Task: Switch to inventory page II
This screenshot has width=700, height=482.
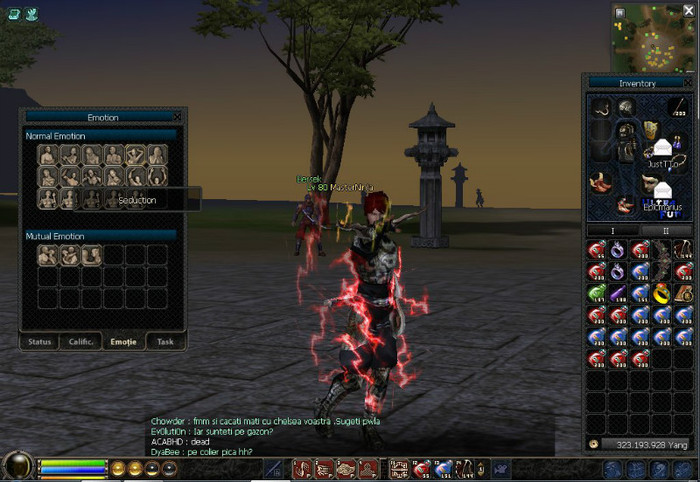Action: [x=665, y=230]
